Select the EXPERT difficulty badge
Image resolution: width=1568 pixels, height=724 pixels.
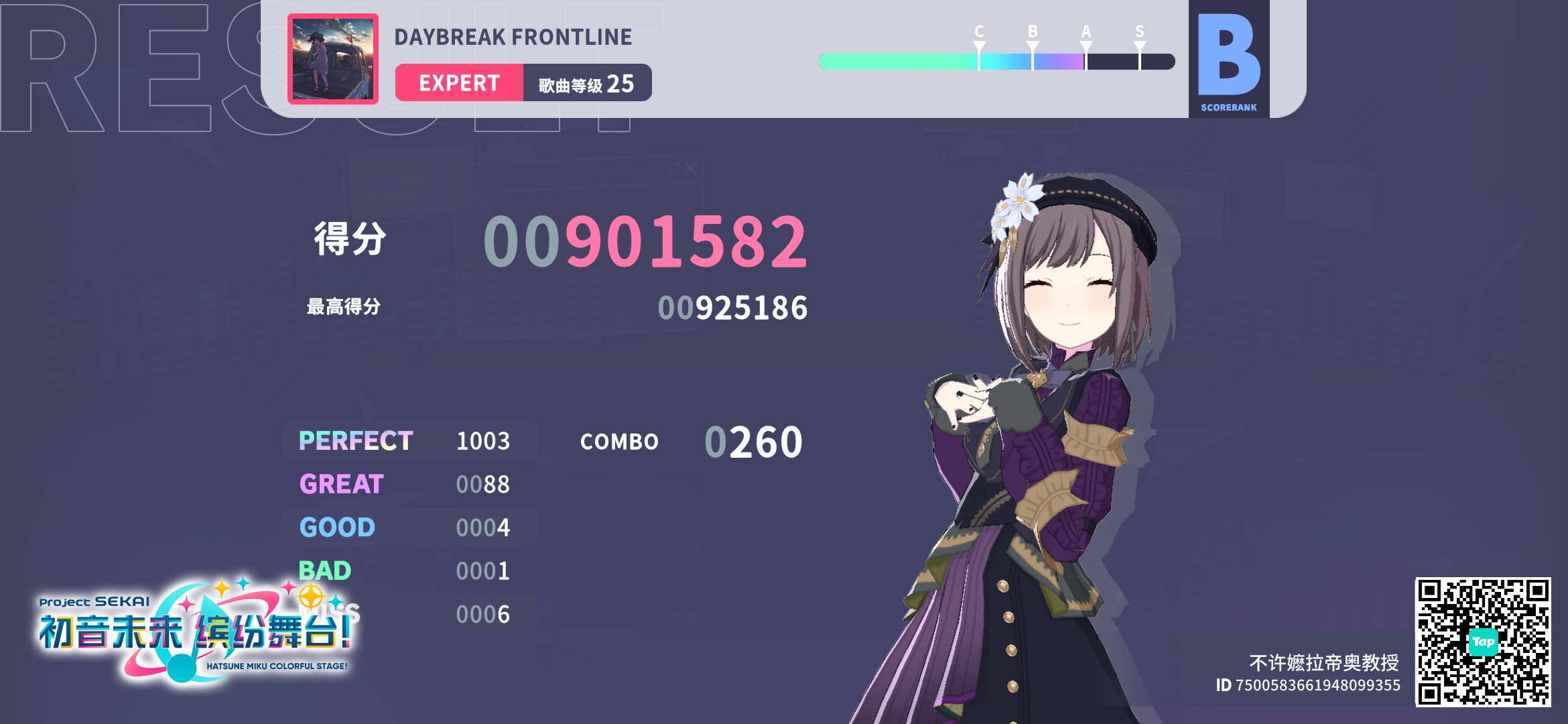[460, 82]
